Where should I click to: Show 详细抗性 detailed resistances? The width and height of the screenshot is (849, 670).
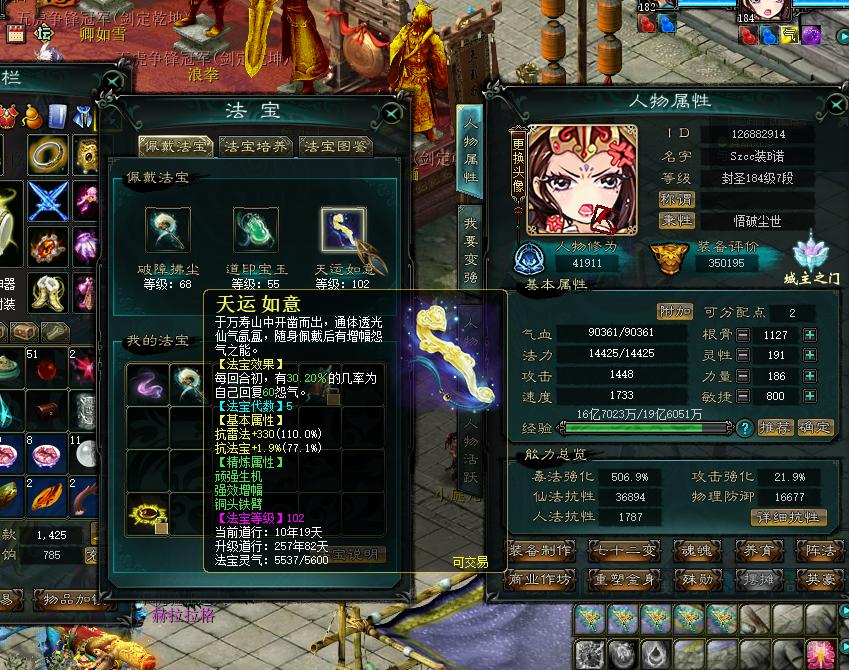click(x=788, y=517)
